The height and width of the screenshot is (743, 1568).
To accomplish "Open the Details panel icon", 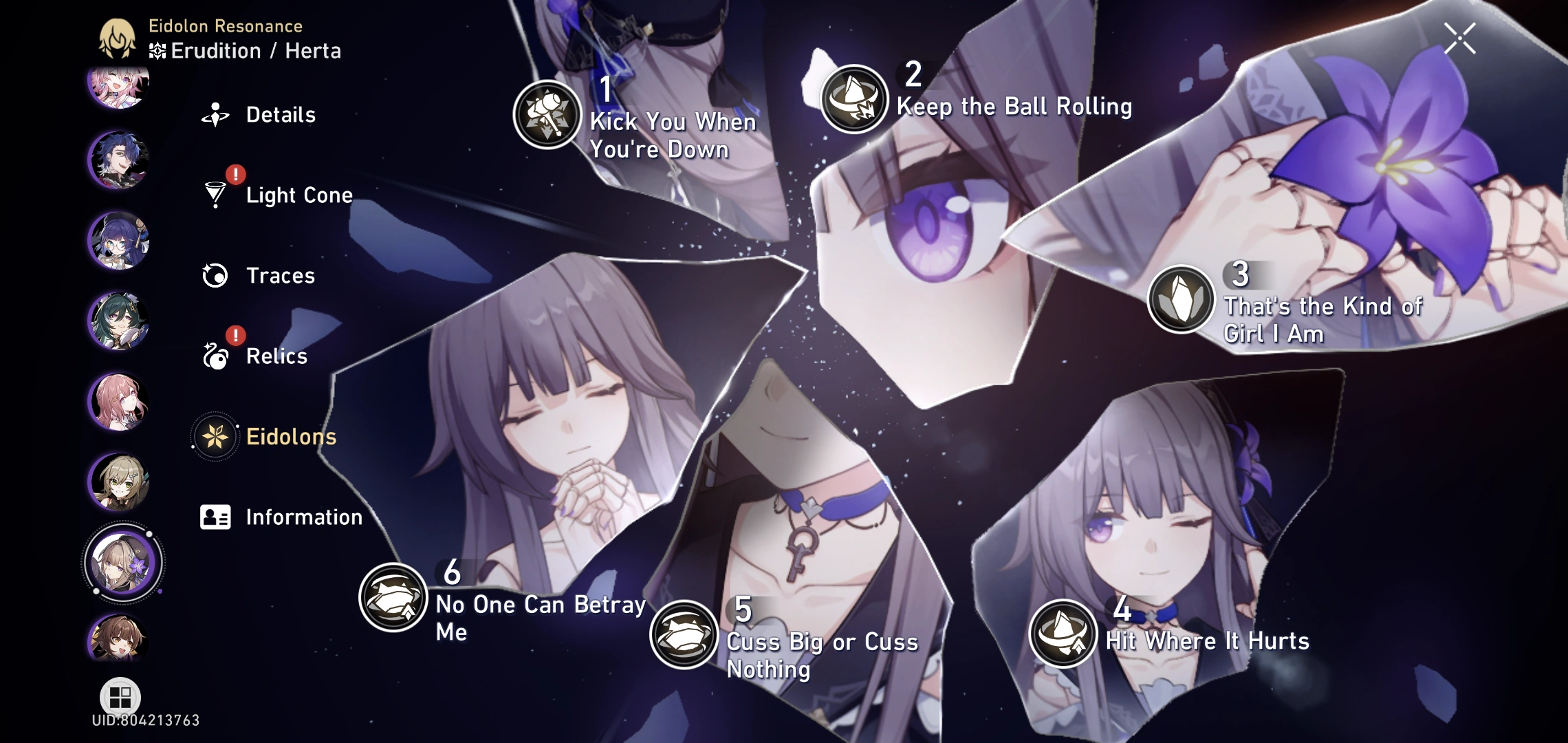I will 215,115.
